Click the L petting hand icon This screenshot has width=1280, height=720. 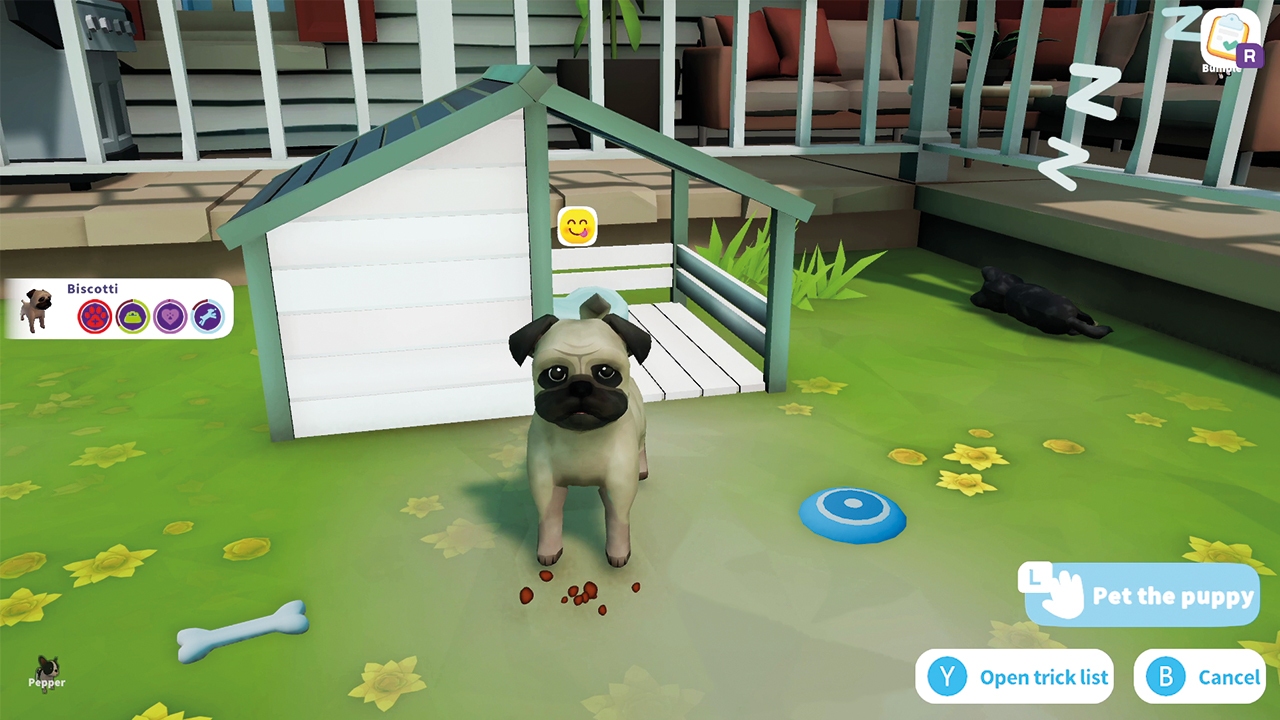(x=1052, y=592)
